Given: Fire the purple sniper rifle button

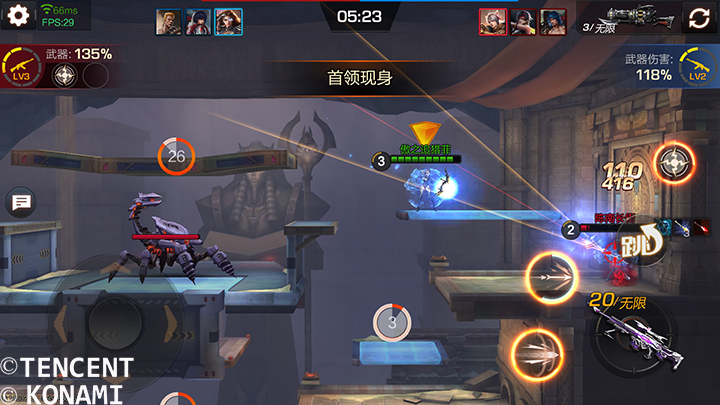Looking at the screenshot, I should pyautogui.click(x=632, y=332).
